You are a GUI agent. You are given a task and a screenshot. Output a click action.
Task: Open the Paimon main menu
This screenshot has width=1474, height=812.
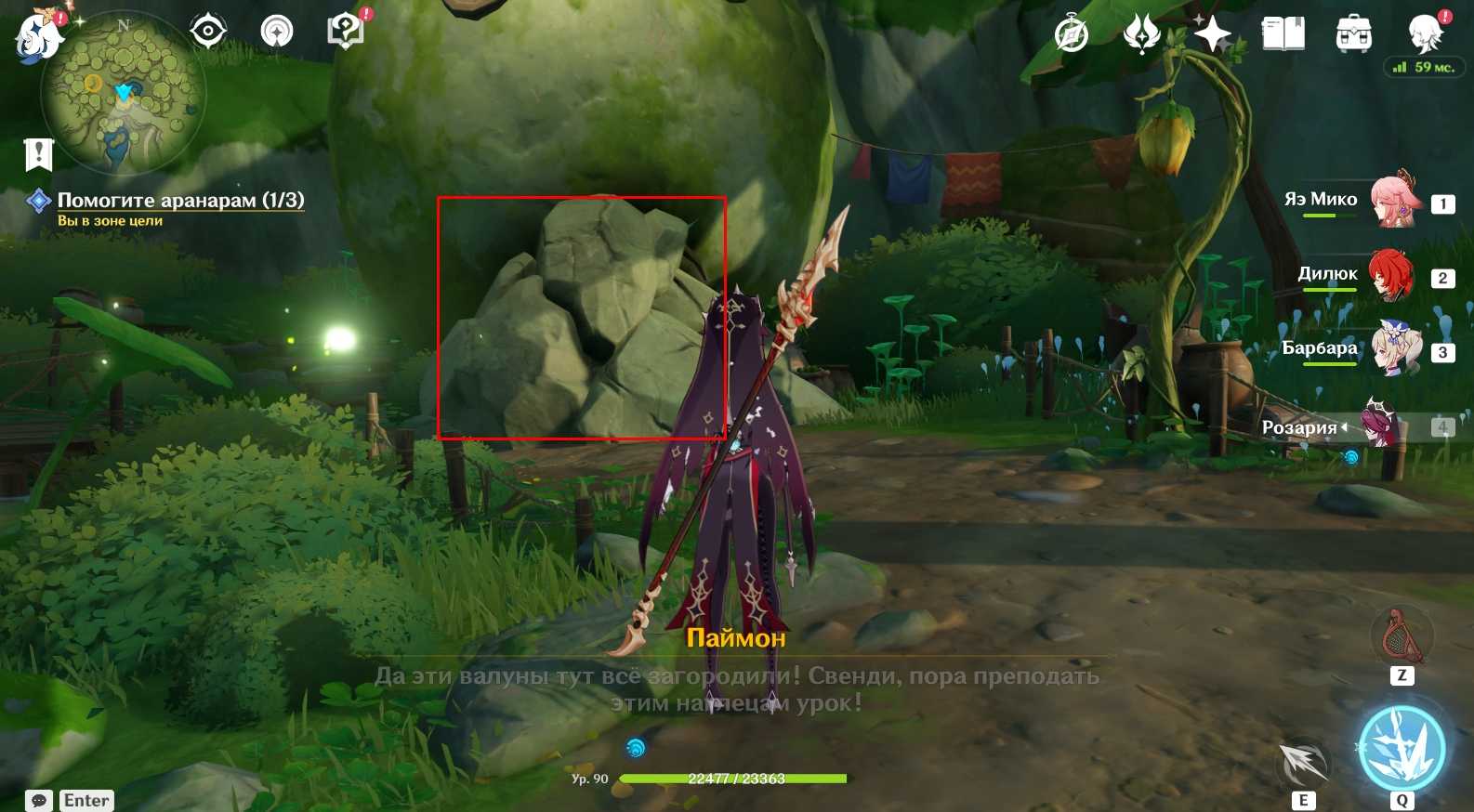(x=39, y=37)
